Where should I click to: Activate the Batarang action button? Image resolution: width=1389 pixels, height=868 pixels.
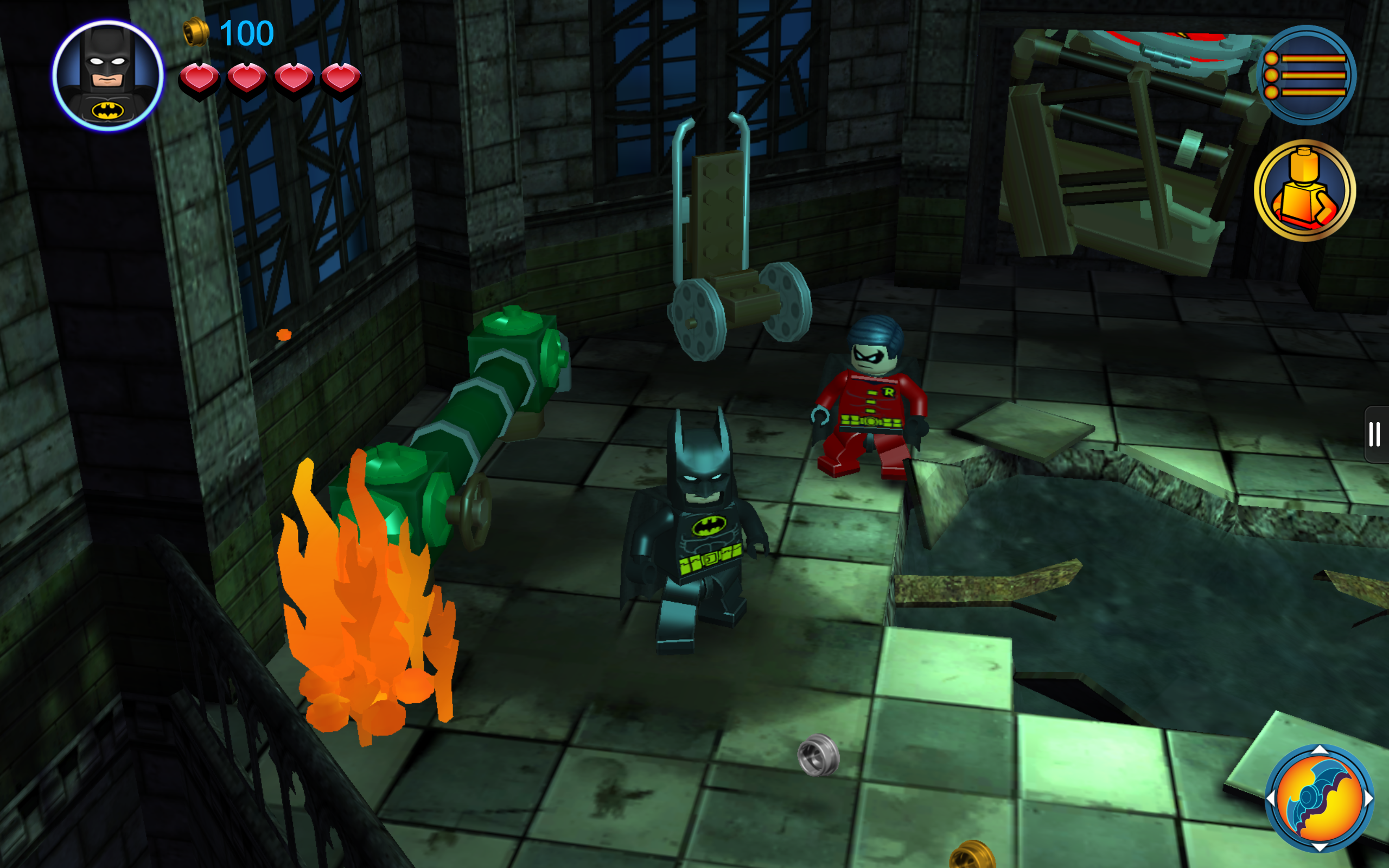point(1319,798)
